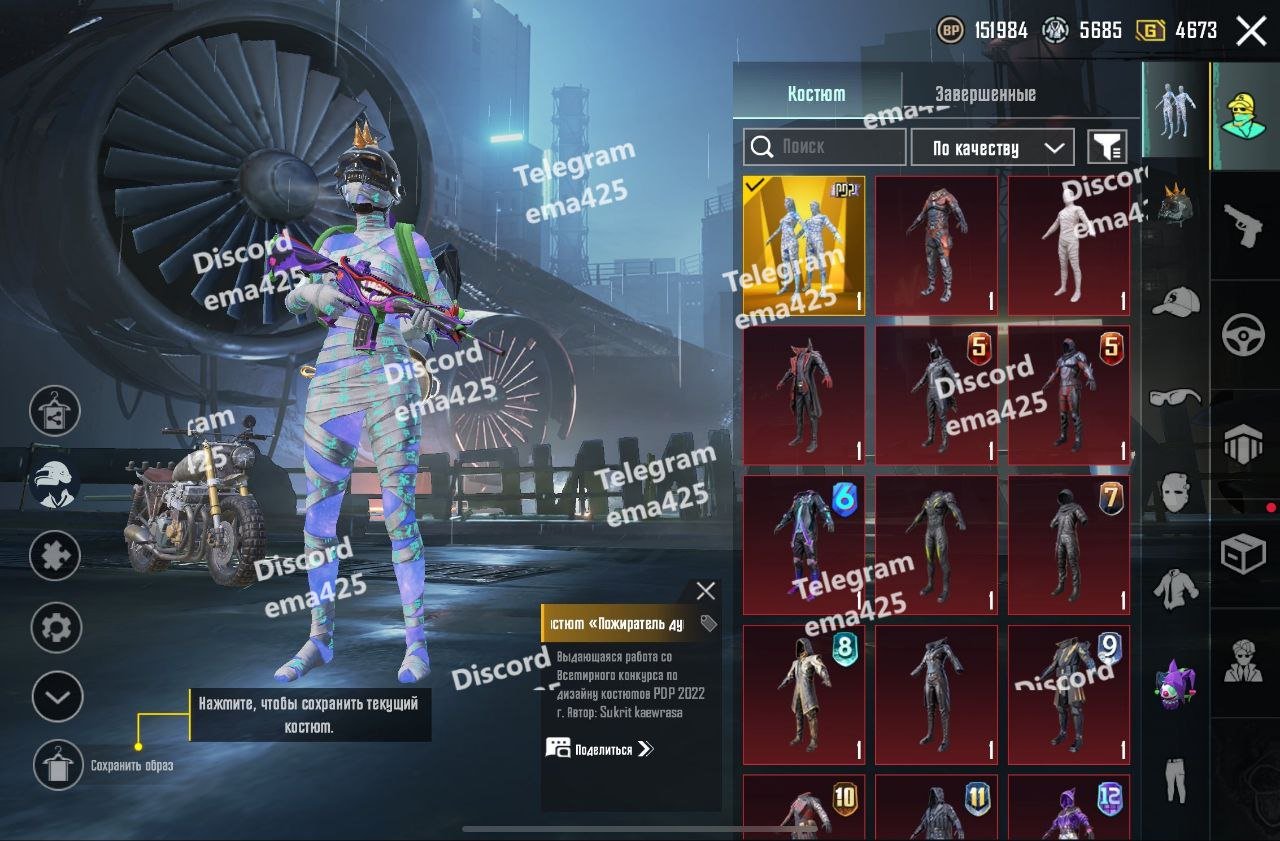The image size is (1280, 841).
Task: Save the look with Сохранить образ
Action: (x=57, y=766)
